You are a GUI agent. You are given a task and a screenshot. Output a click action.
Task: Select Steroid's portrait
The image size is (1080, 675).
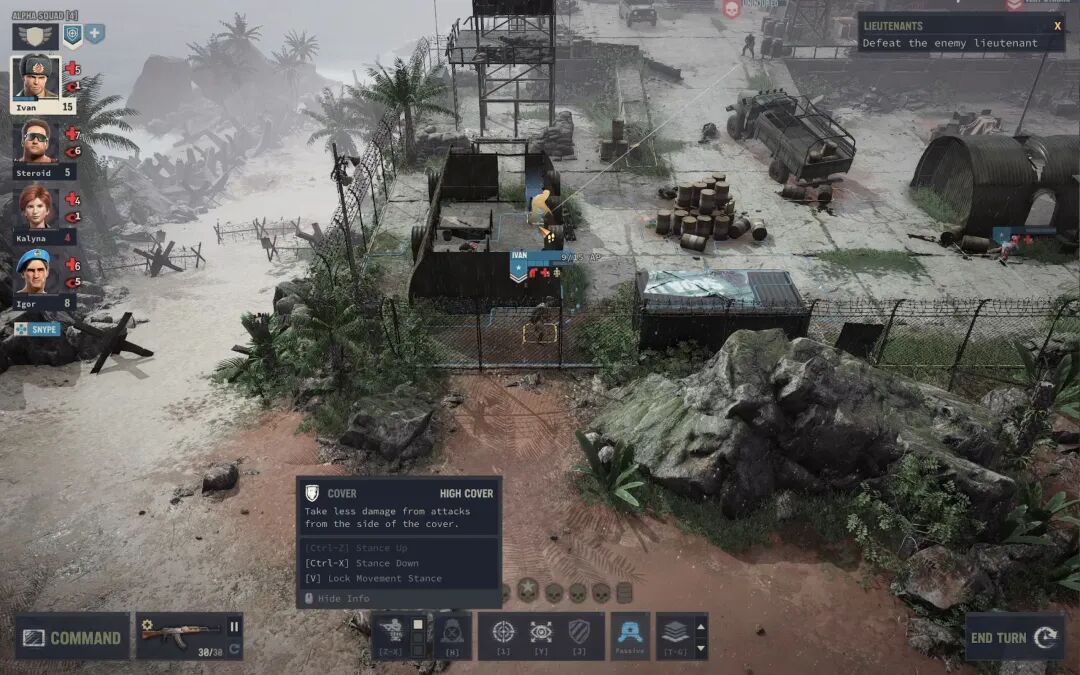click(36, 143)
